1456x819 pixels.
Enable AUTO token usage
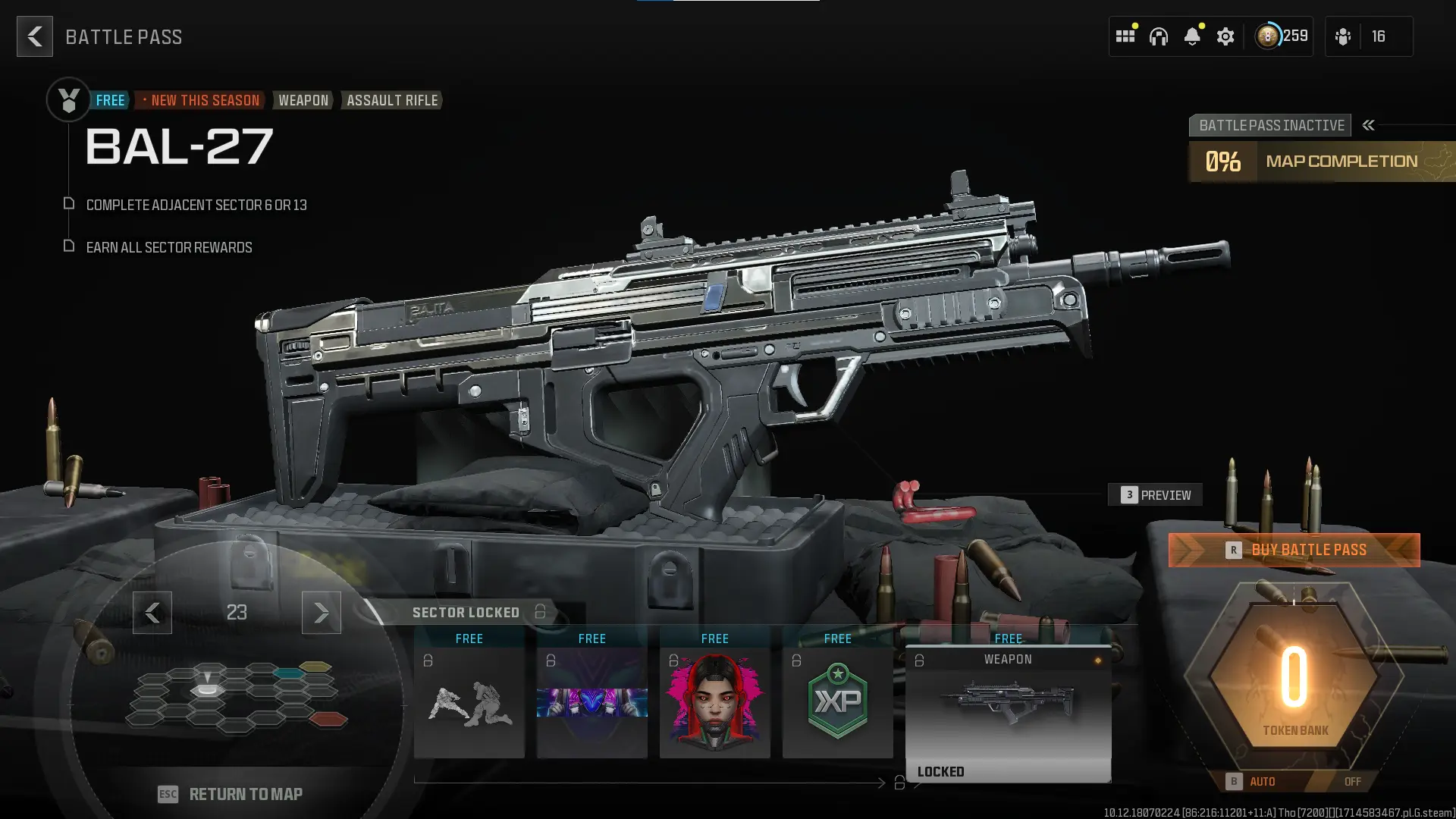tap(1263, 781)
